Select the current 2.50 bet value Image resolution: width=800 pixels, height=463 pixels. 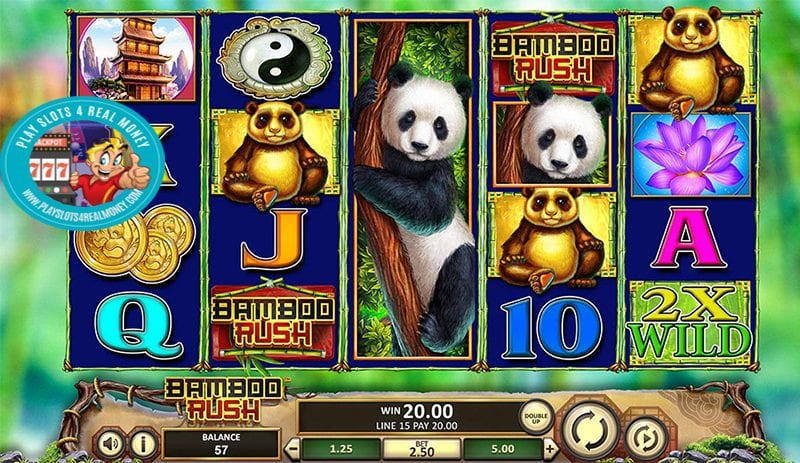coord(421,447)
